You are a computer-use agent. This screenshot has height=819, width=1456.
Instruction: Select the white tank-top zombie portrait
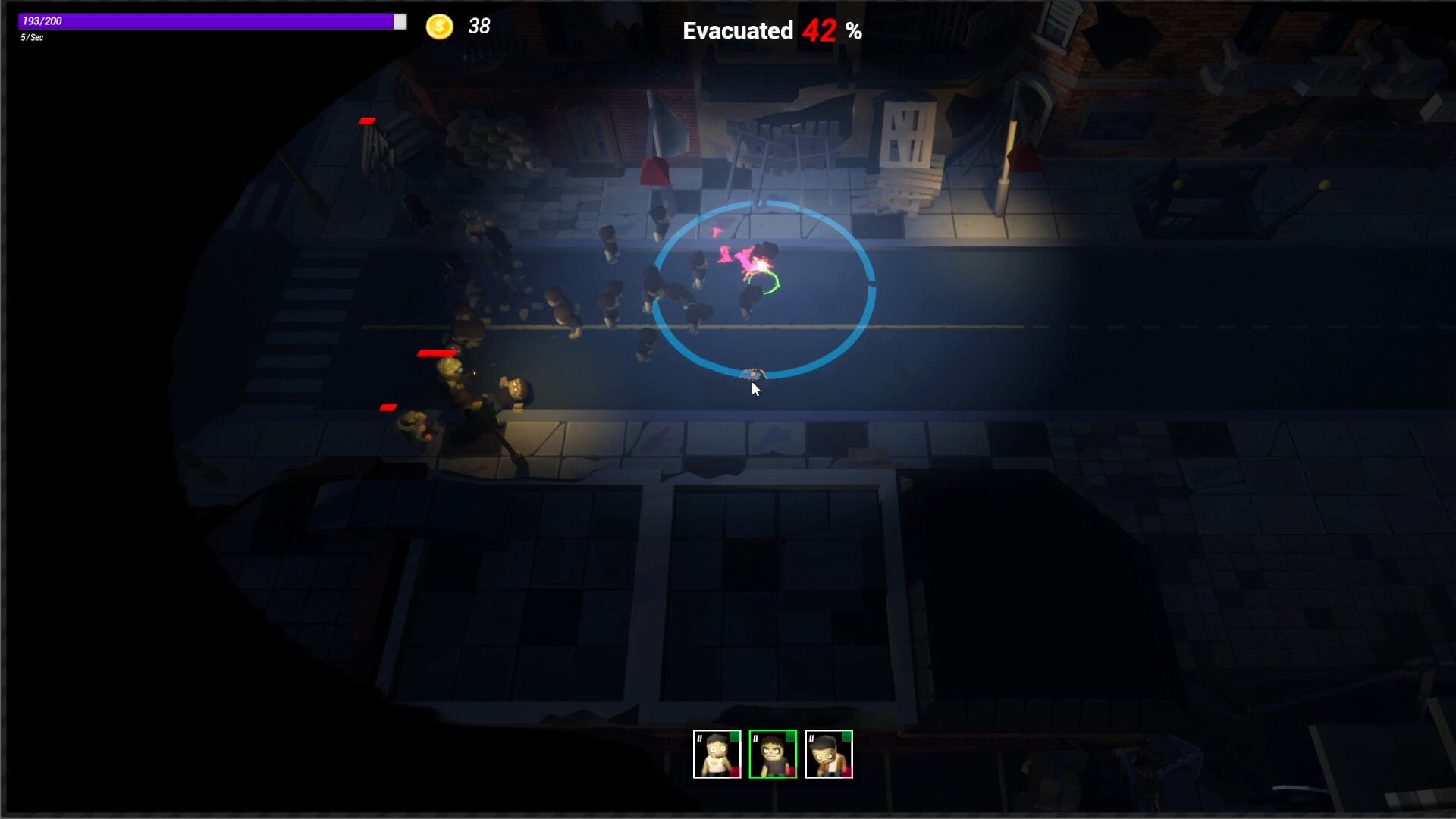[717, 755]
